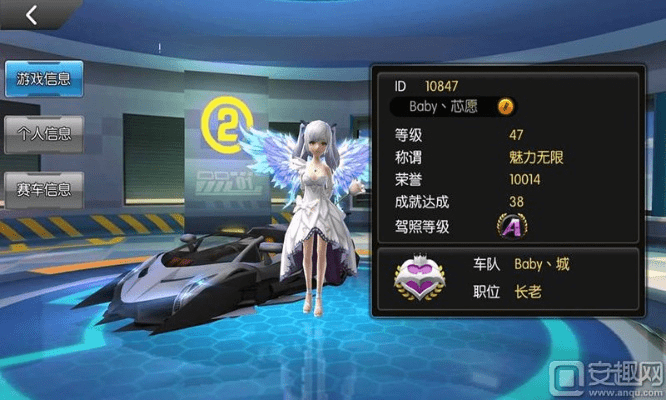Viewport: 666px width, 400px height.
Task: Switch to the 游戏信息 tab
Action: [38, 78]
